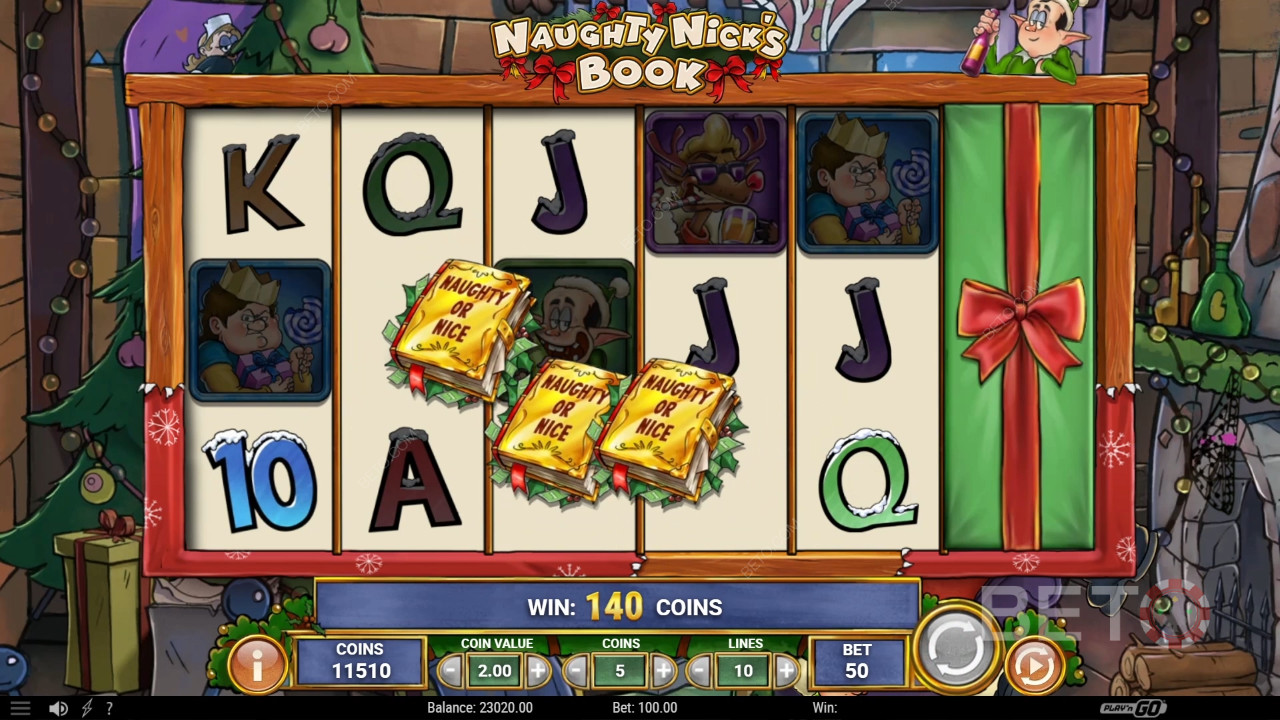
Task: Decrease the coin value
Action: point(451,671)
